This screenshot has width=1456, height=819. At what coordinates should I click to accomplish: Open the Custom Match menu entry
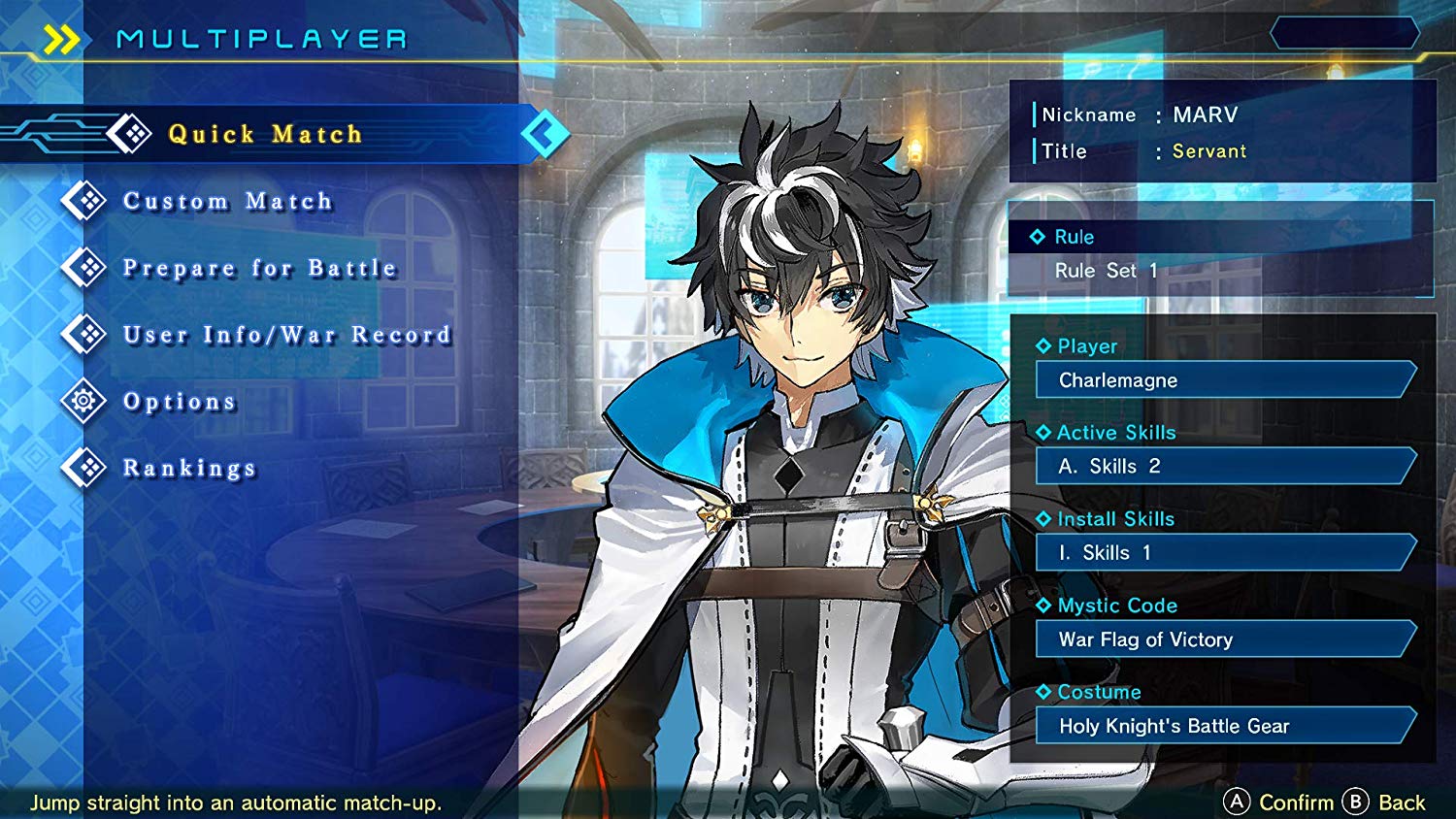click(227, 201)
